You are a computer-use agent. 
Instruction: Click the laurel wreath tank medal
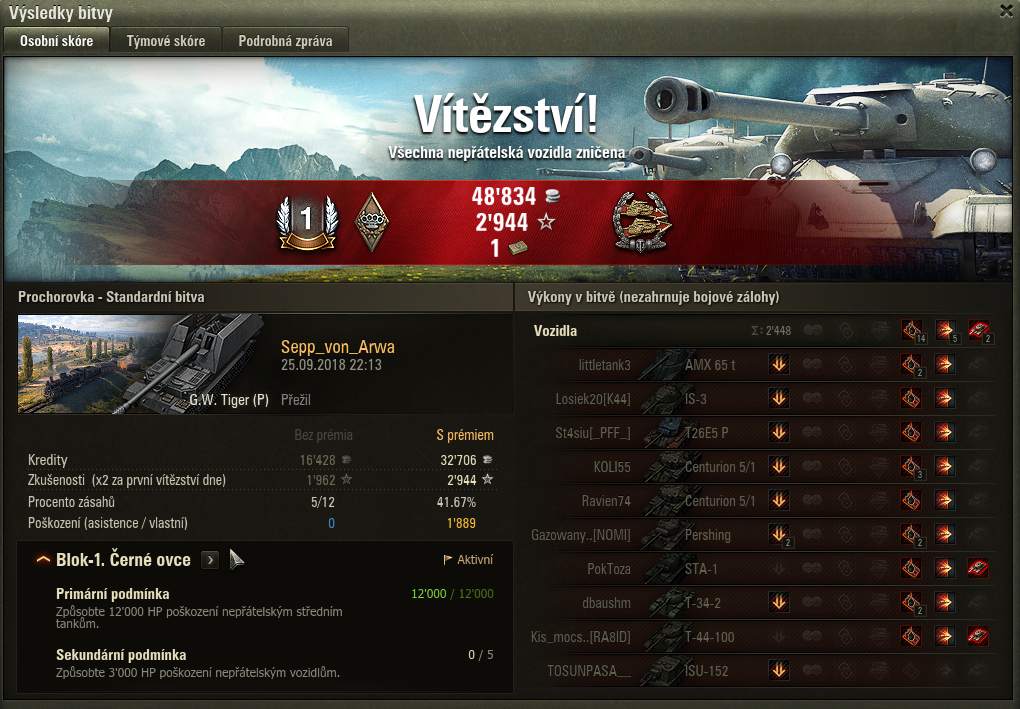tap(642, 221)
